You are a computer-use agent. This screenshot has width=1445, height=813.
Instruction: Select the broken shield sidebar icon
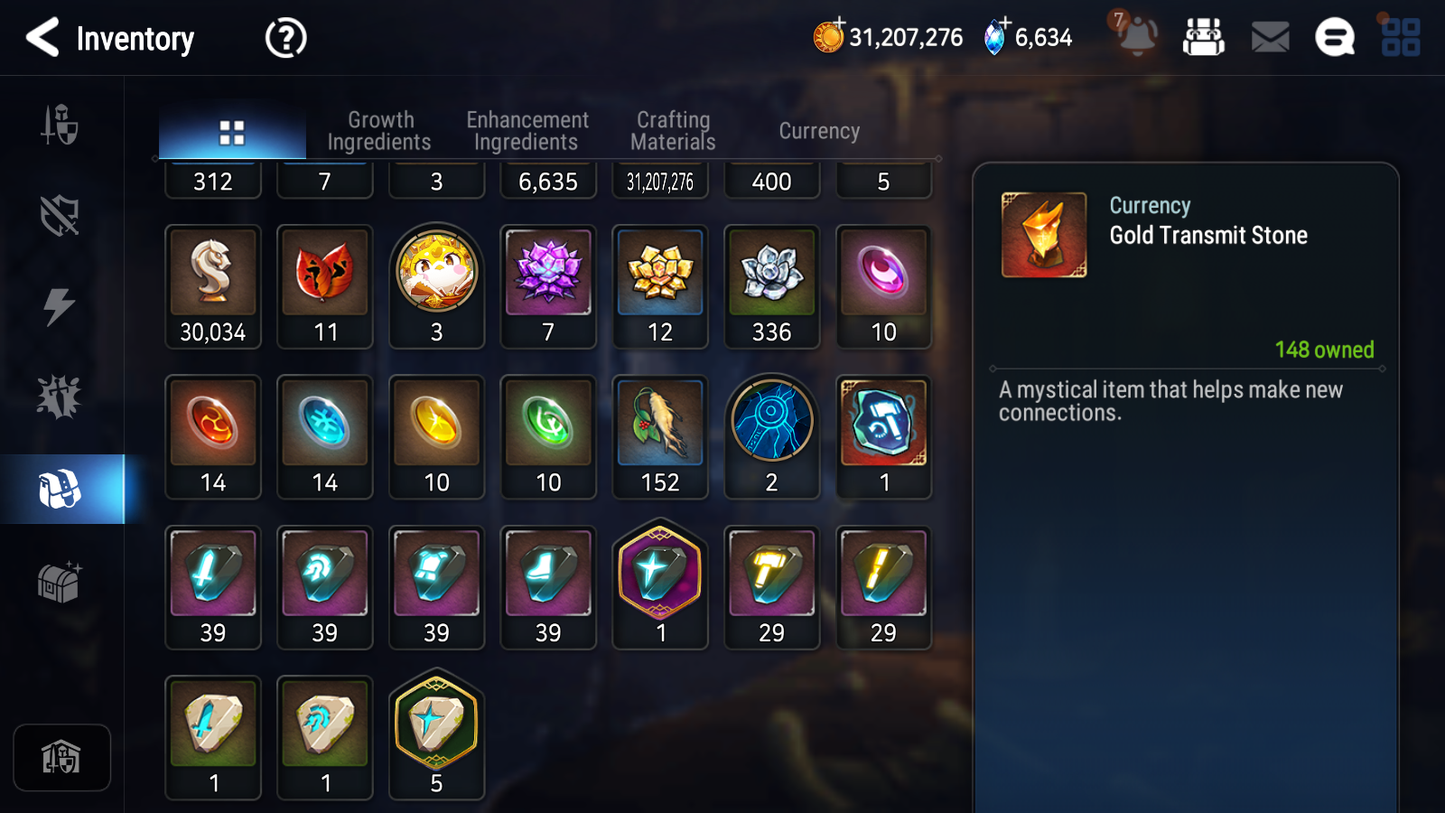point(62,213)
